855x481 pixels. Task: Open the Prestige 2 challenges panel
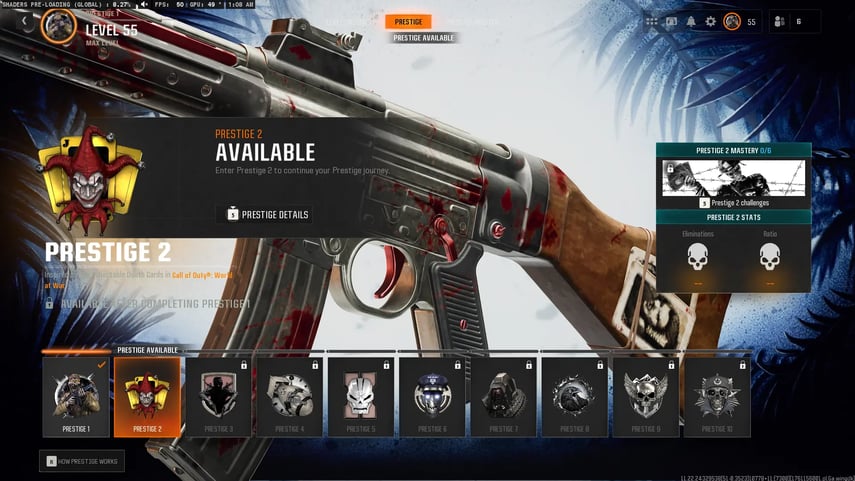coord(733,183)
